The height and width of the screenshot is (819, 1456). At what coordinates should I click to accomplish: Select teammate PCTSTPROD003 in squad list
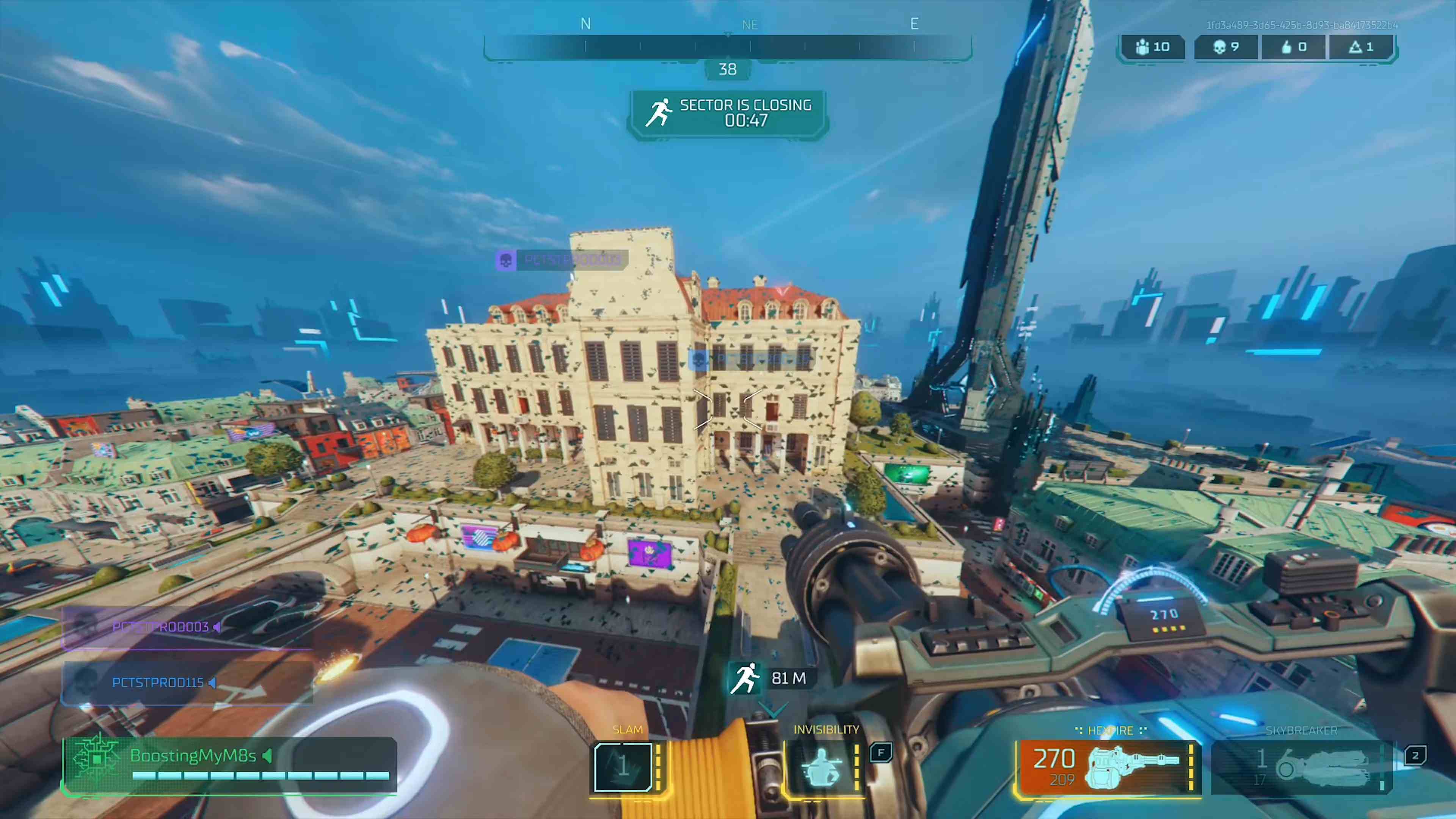187,628
